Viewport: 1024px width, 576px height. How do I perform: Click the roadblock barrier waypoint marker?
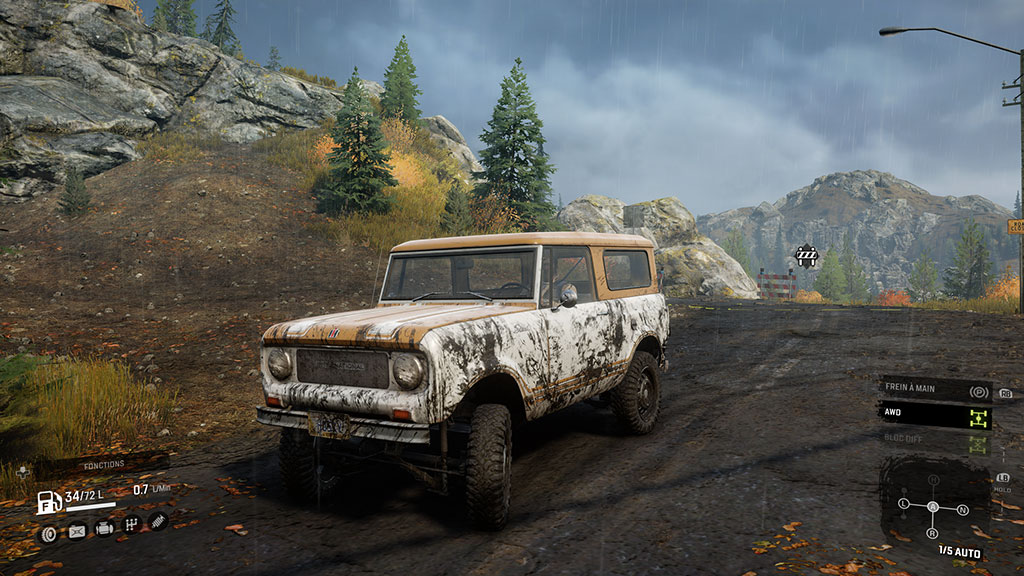point(806,256)
